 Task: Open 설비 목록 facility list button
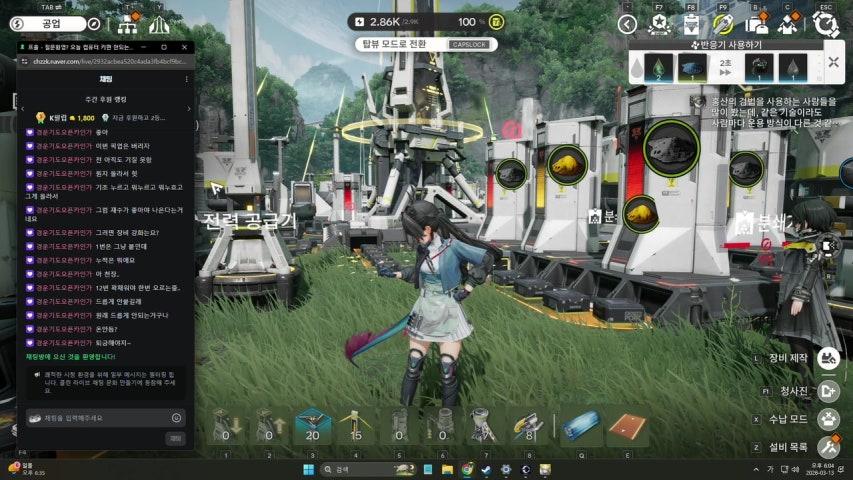(827, 447)
